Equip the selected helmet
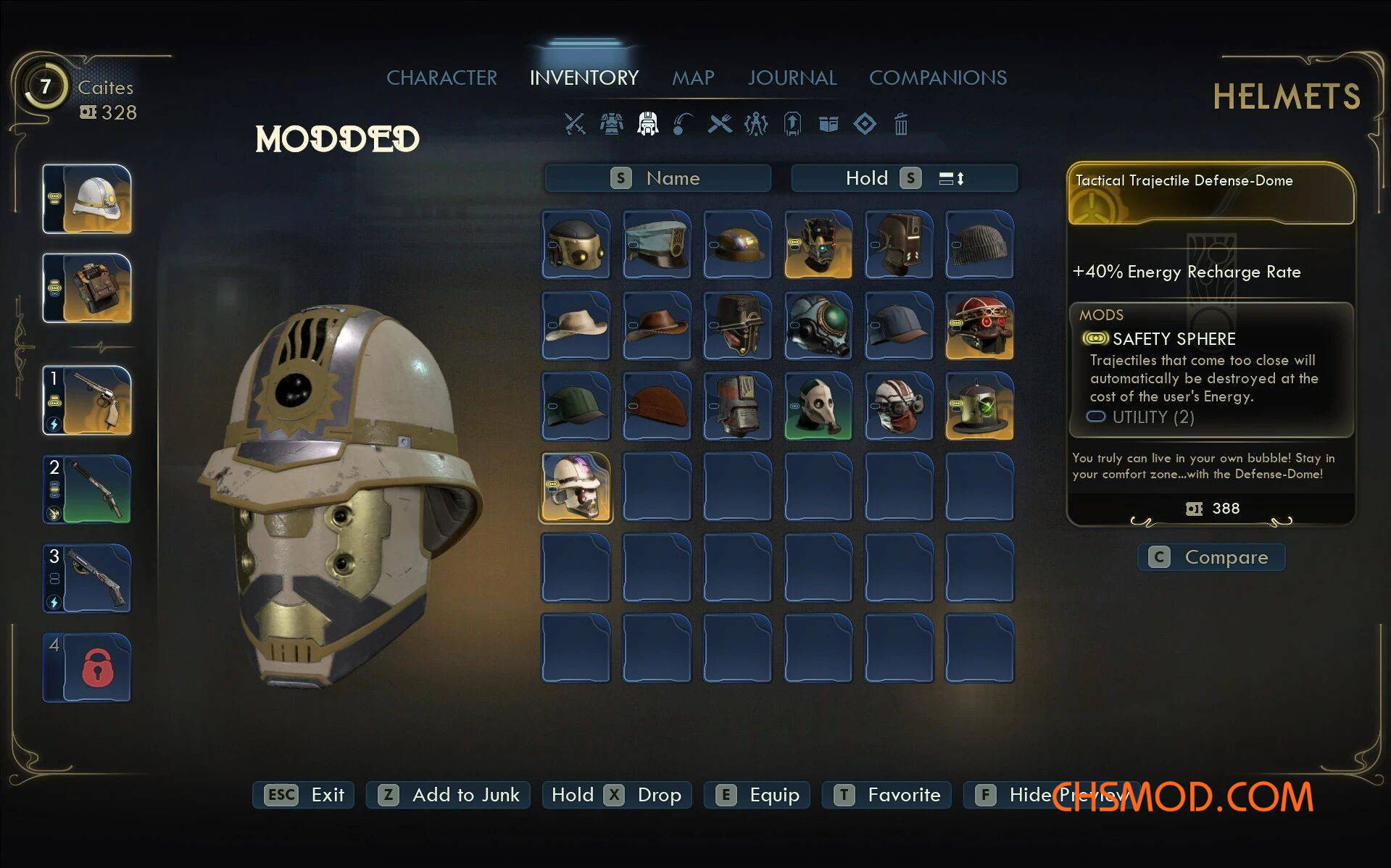The height and width of the screenshot is (868, 1391). click(x=757, y=795)
